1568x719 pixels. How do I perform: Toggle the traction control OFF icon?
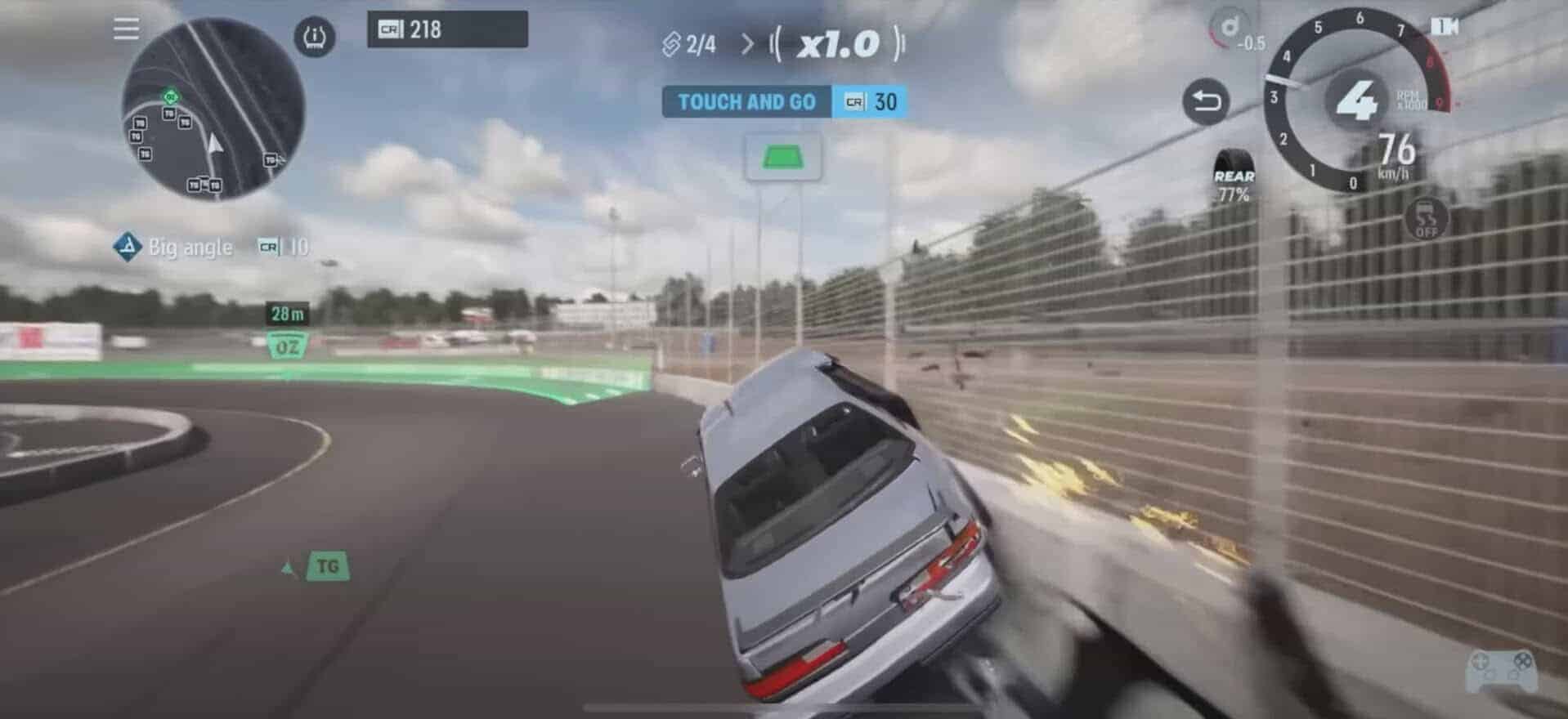pos(1426,218)
